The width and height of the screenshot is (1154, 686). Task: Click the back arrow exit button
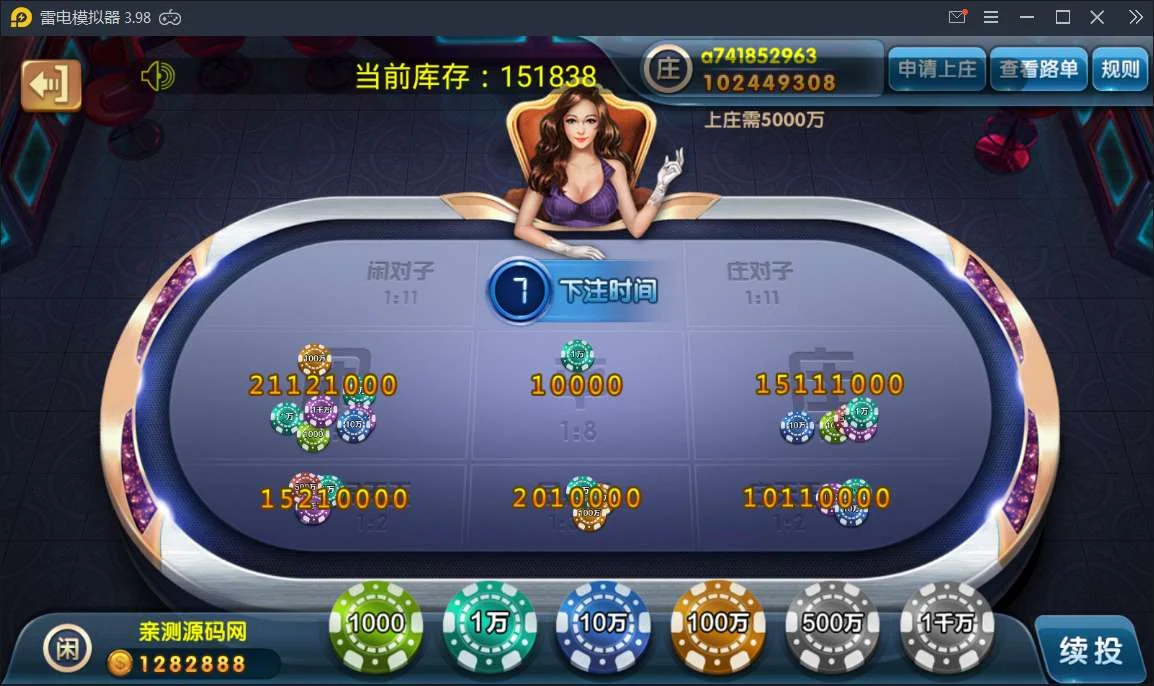tap(51, 84)
